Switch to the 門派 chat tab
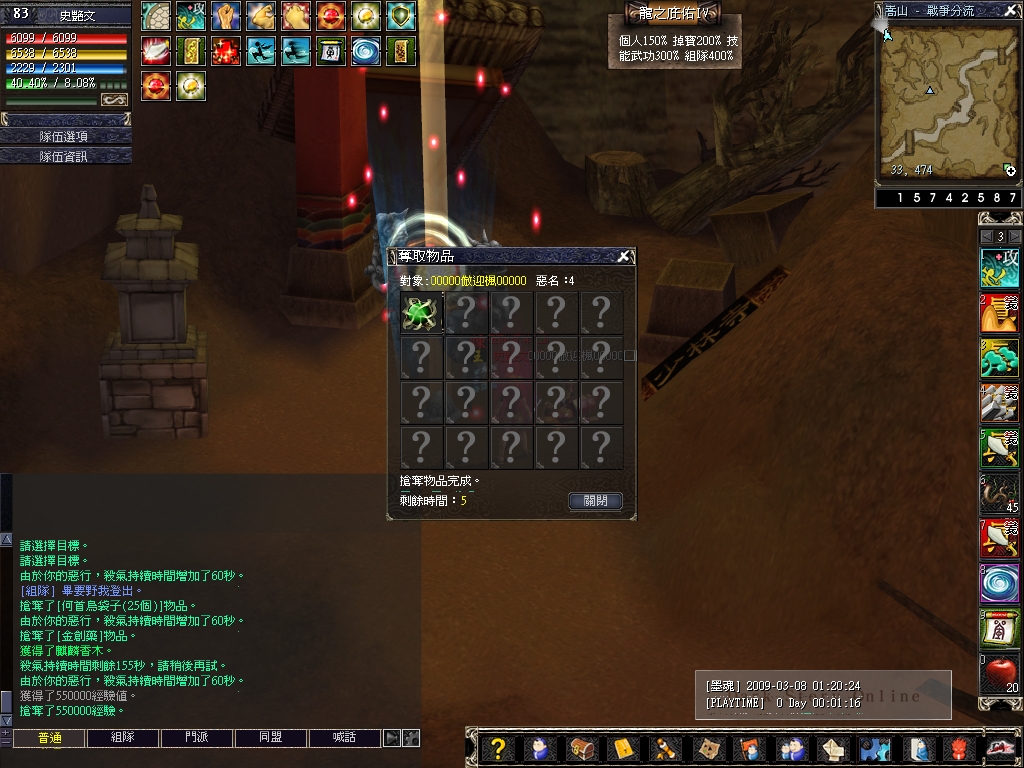Image resolution: width=1024 pixels, height=768 pixels. [197, 738]
